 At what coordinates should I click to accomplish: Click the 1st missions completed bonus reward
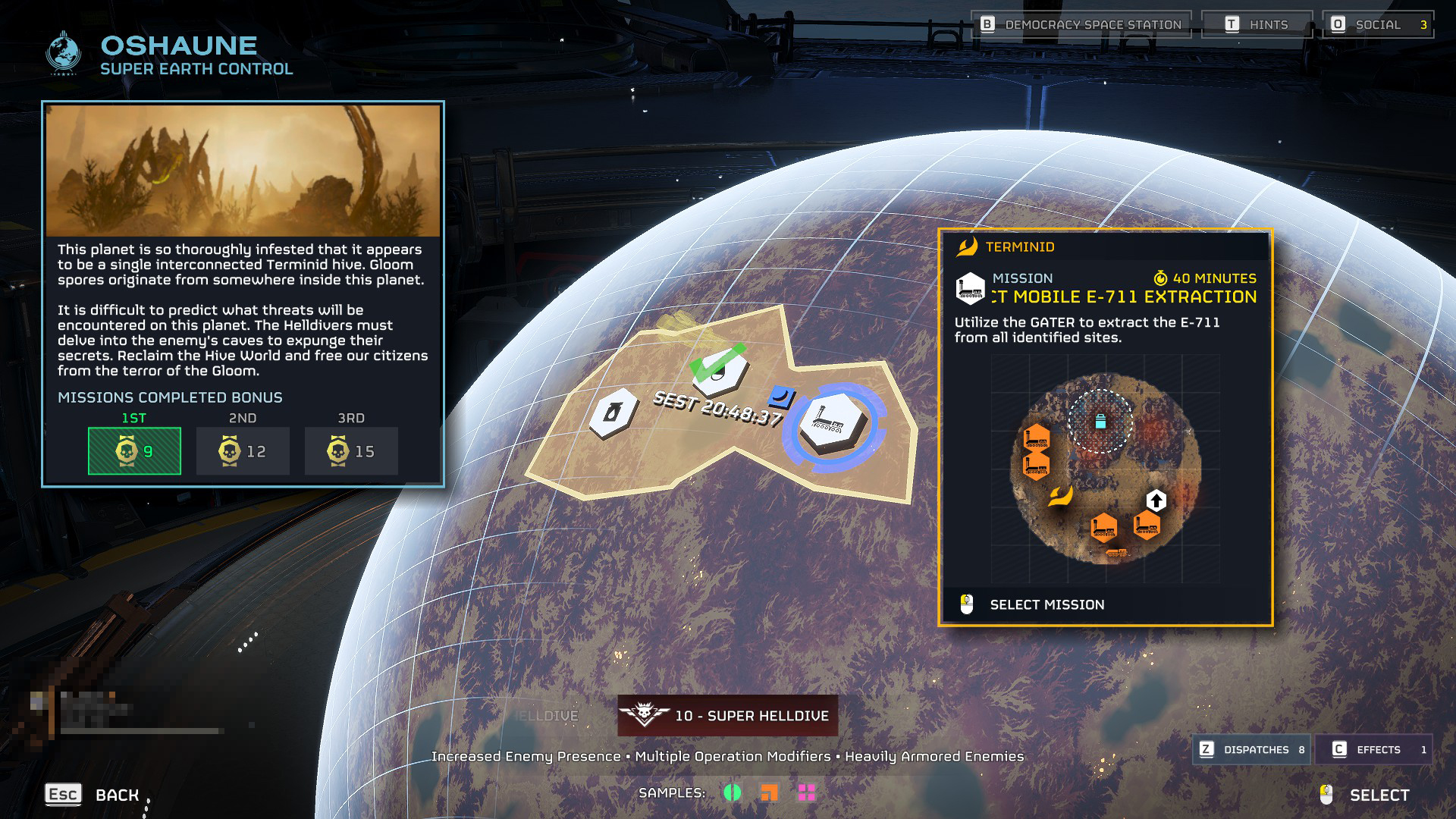coord(134,451)
